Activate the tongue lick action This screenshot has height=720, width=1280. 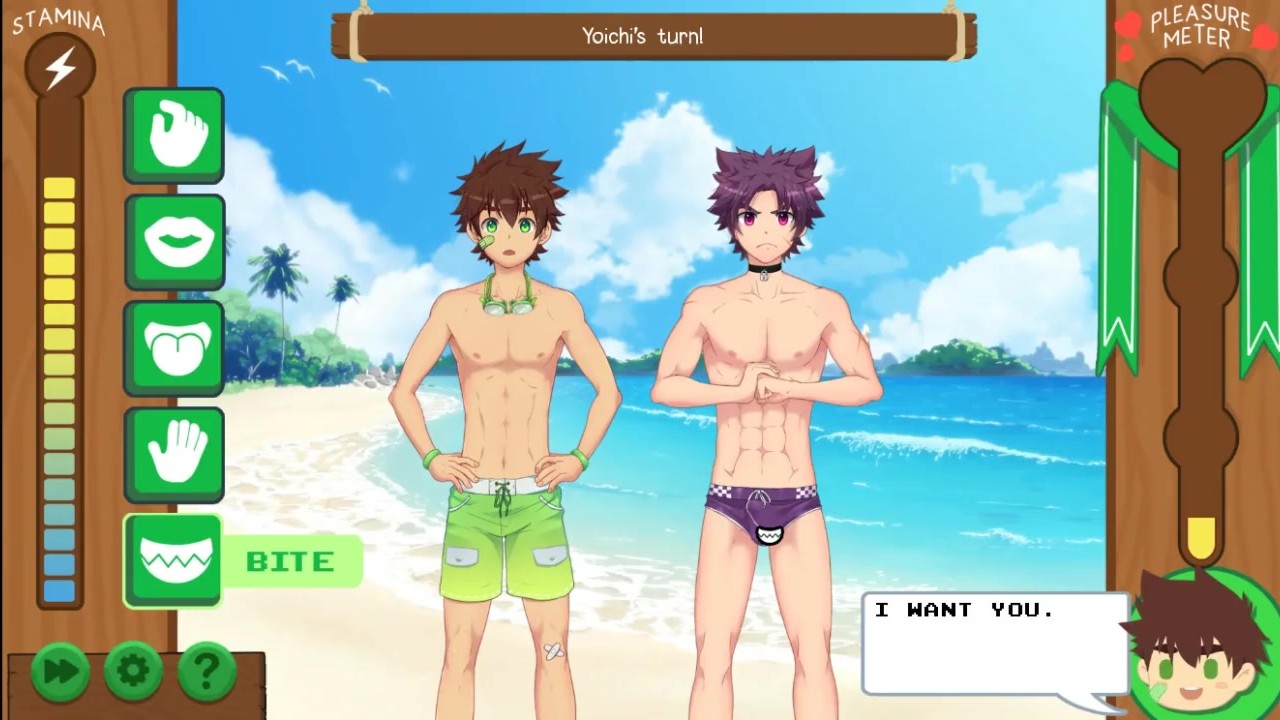pyautogui.click(x=174, y=348)
